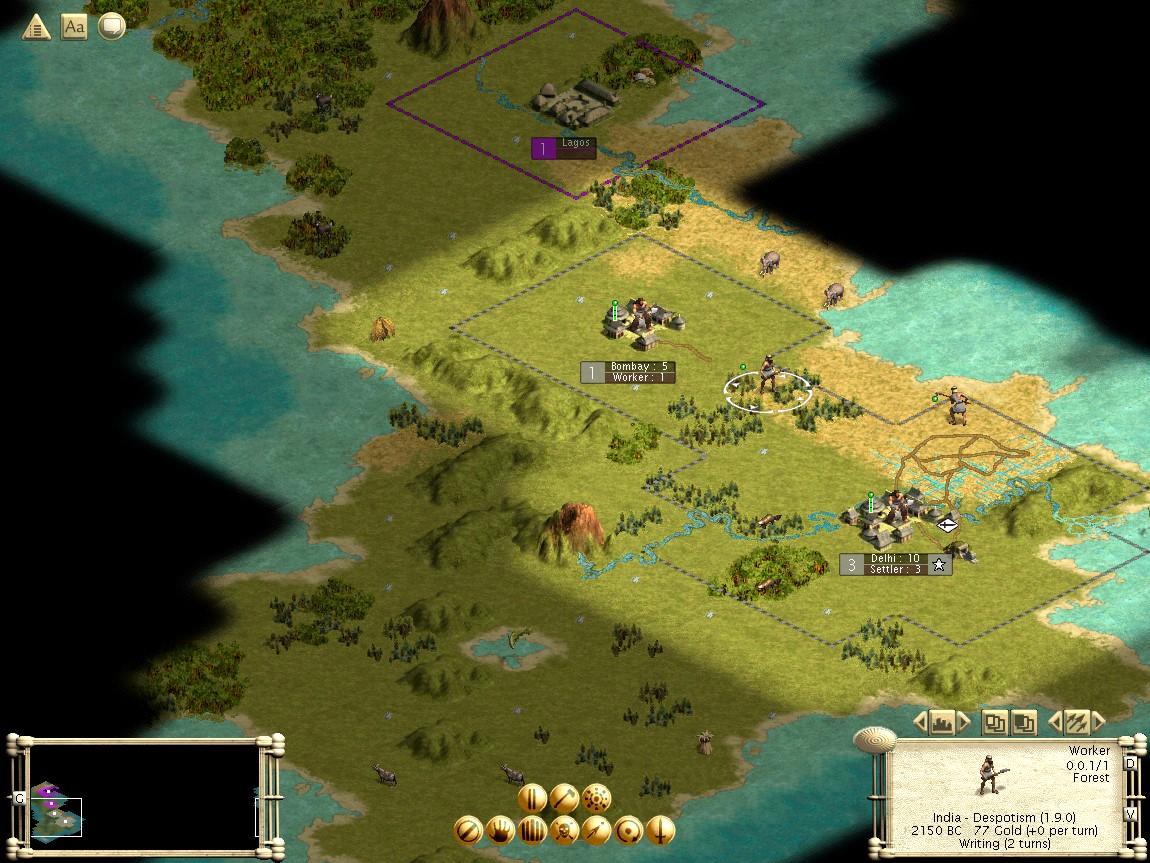
Task: Choose the skull and crossbones action
Action: click(564, 830)
